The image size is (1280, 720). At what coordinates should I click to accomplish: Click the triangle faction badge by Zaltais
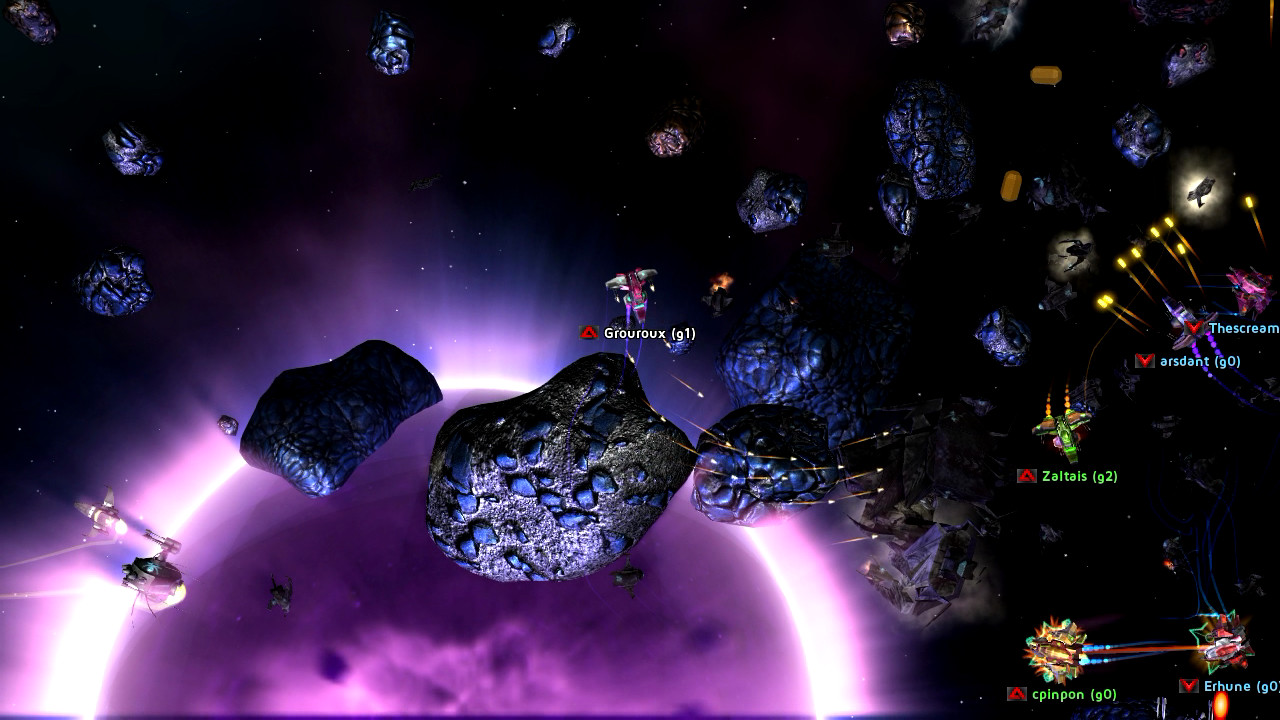pyautogui.click(x=1025, y=476)
